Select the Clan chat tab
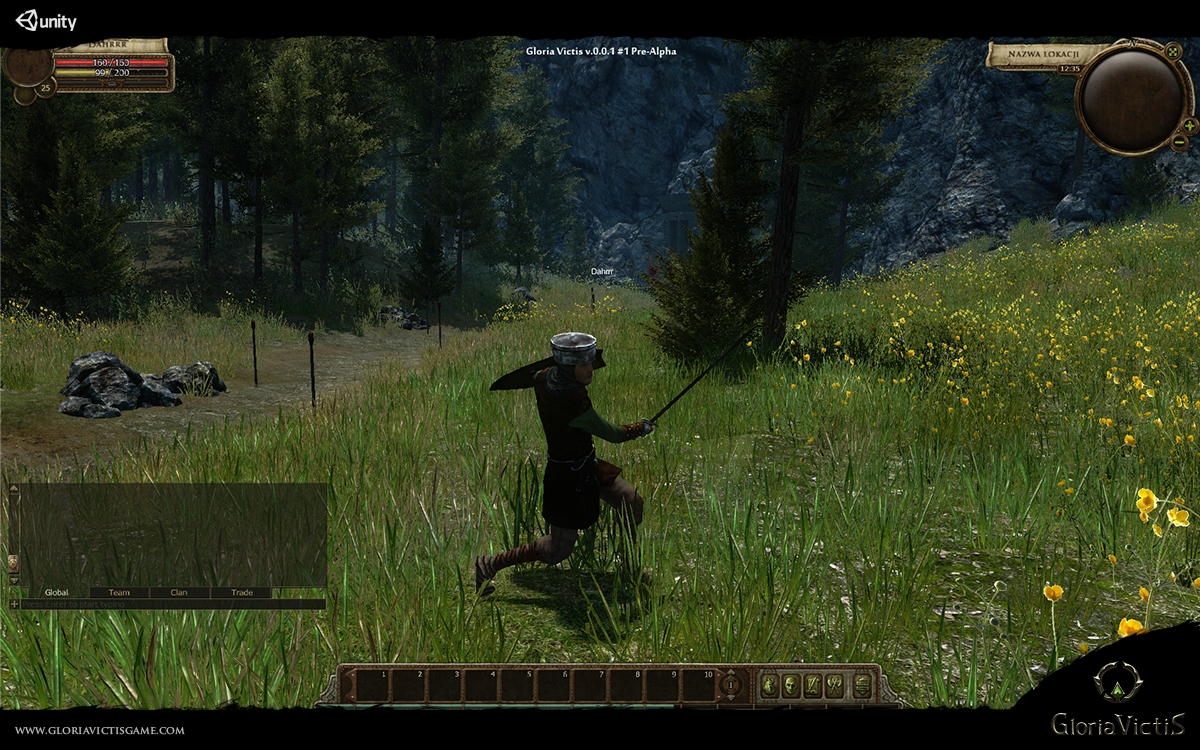1200x750 pixels. 179,593
